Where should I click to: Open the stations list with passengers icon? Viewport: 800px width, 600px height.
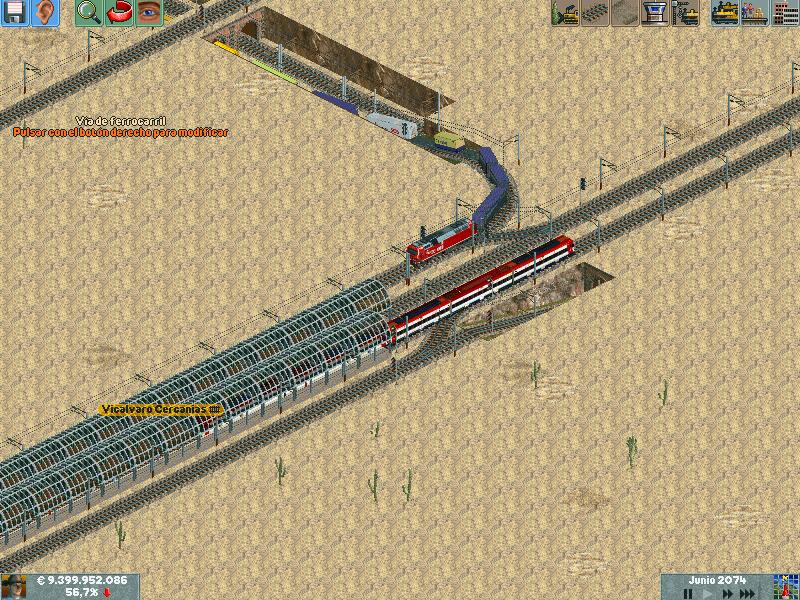[755, 13]
